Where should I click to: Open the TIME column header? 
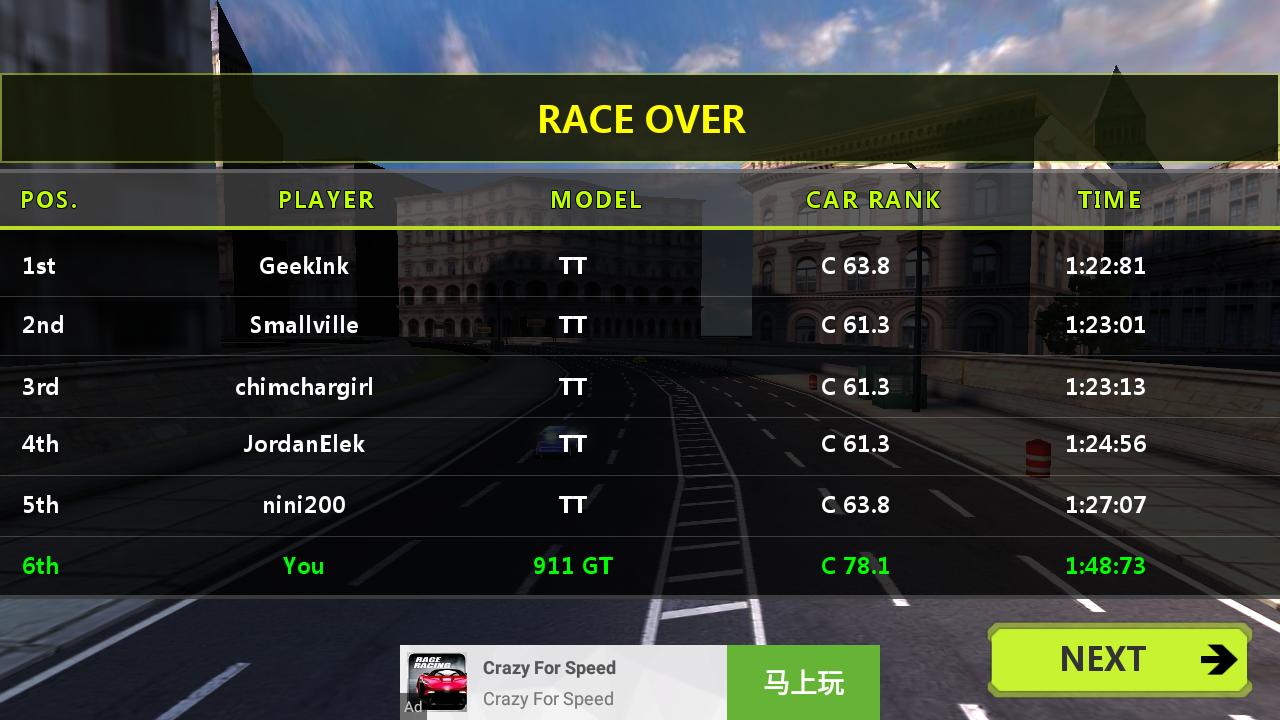tap(1109, 199)
